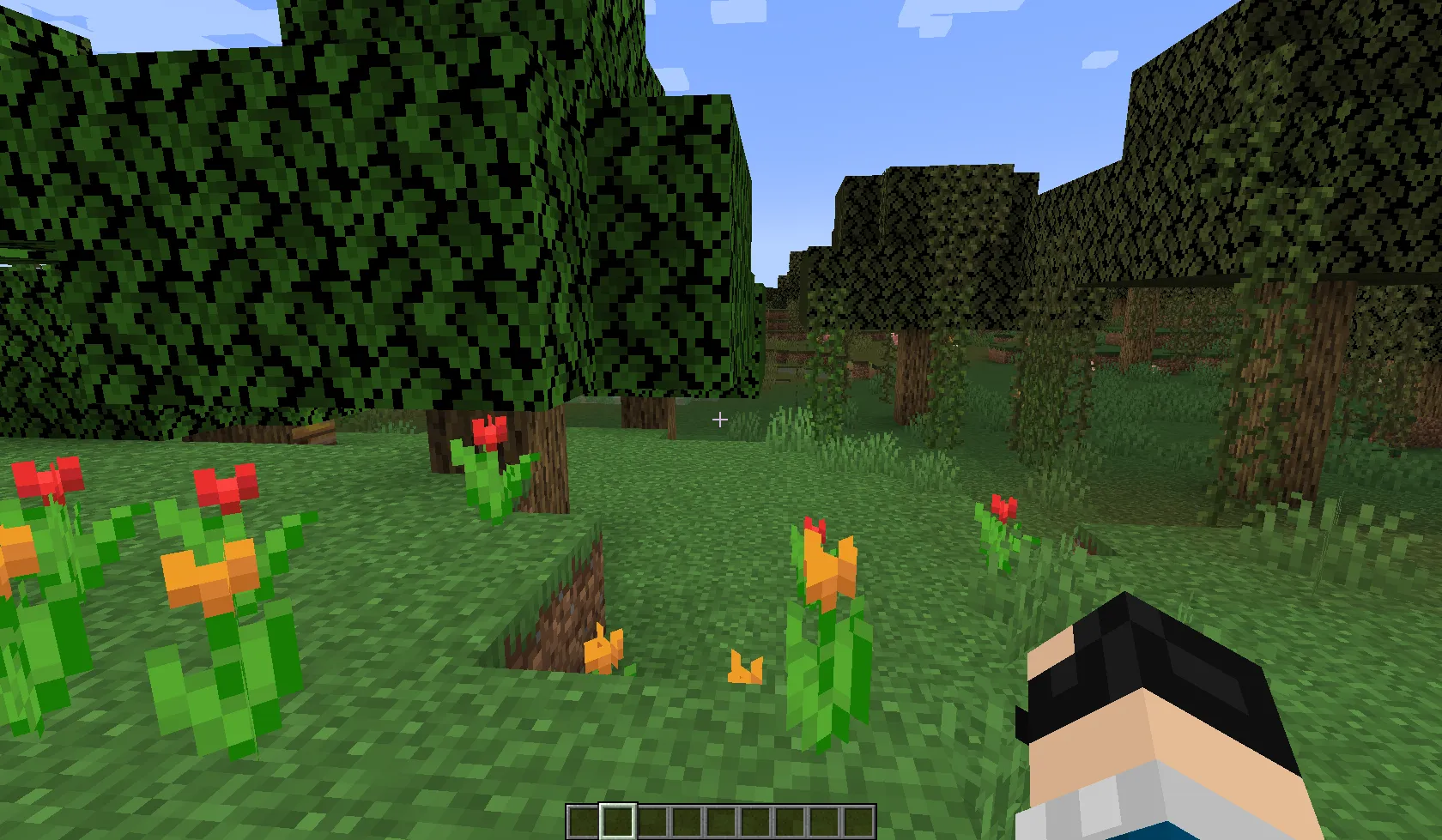The width and height of the screenshot is (1442, 840).
Task: Select the first hotbar slot
Action: (x=581, y=821)
